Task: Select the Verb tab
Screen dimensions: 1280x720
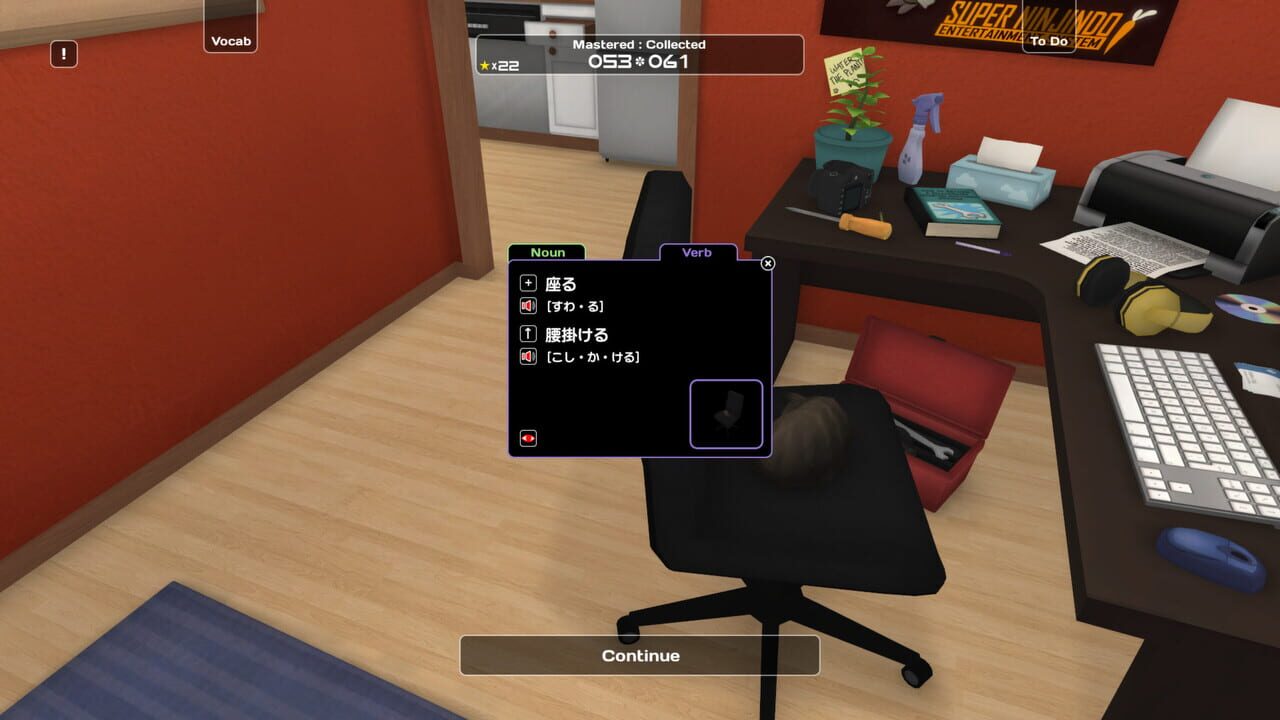Action: click(698, 253)
